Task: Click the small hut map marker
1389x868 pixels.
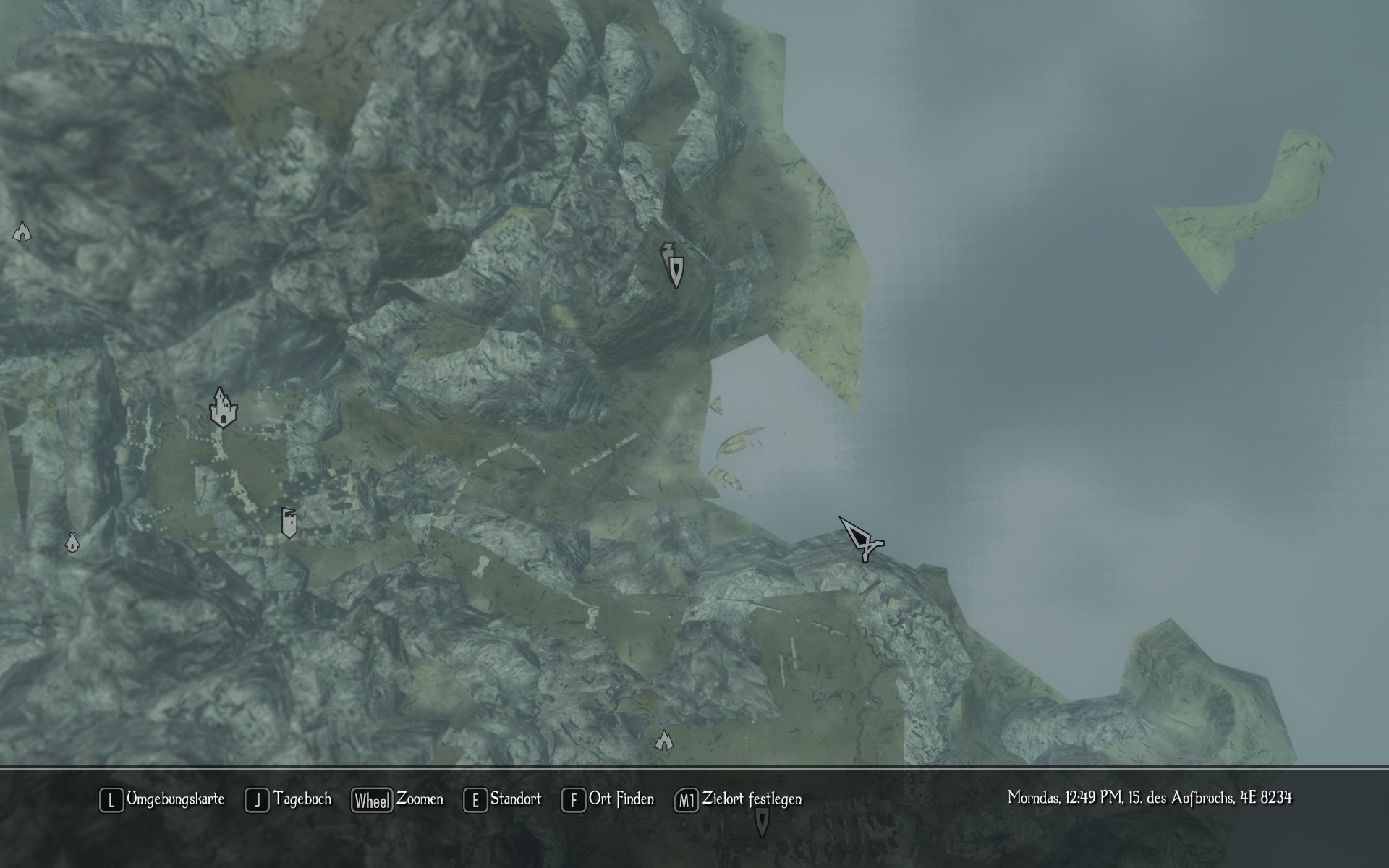Action: pos(72,542)
